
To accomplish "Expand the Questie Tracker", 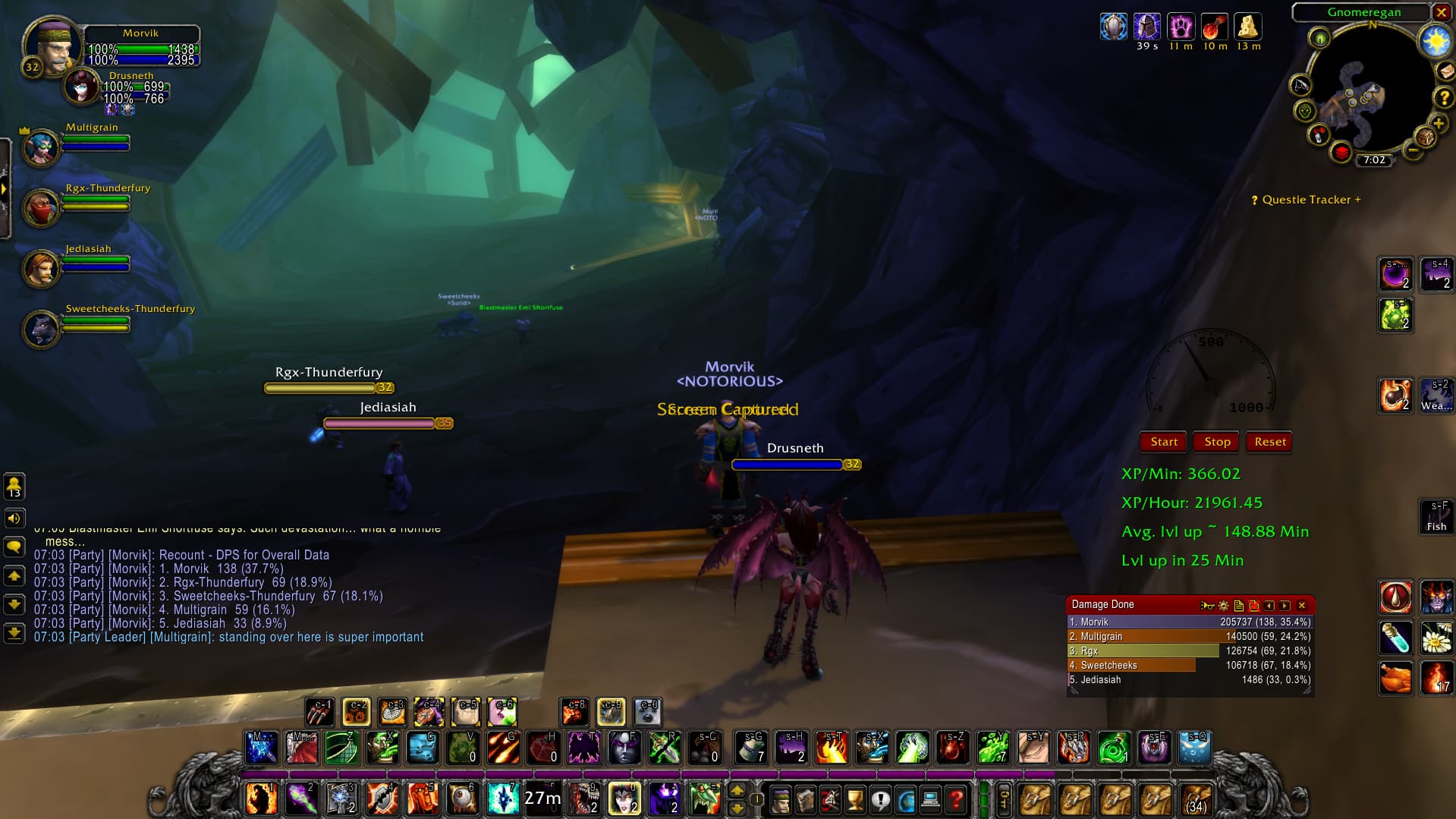I will pos(1306,200).
